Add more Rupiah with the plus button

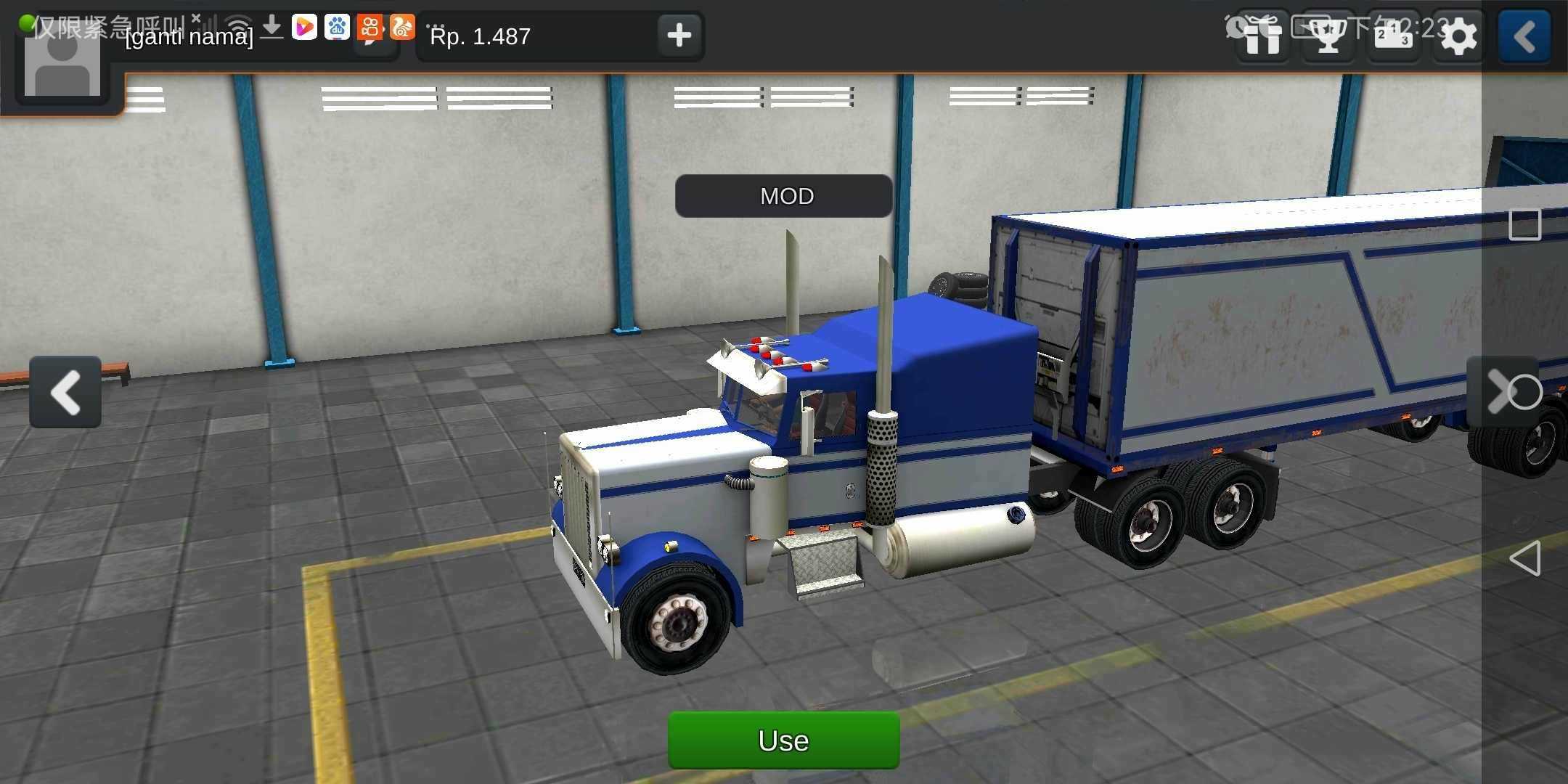[x=679, y=35]
